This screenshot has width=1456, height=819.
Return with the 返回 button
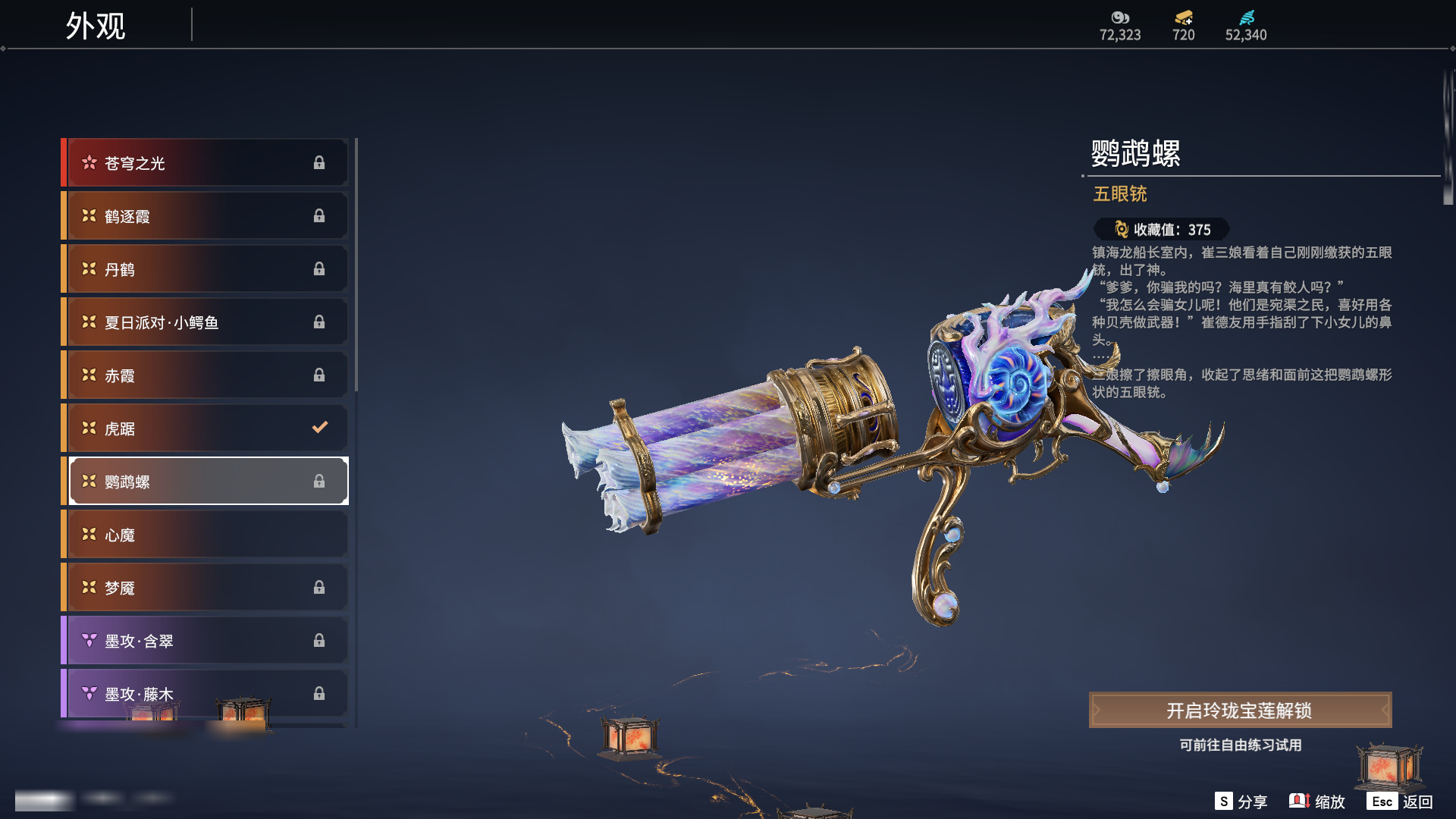(1400, 802)
